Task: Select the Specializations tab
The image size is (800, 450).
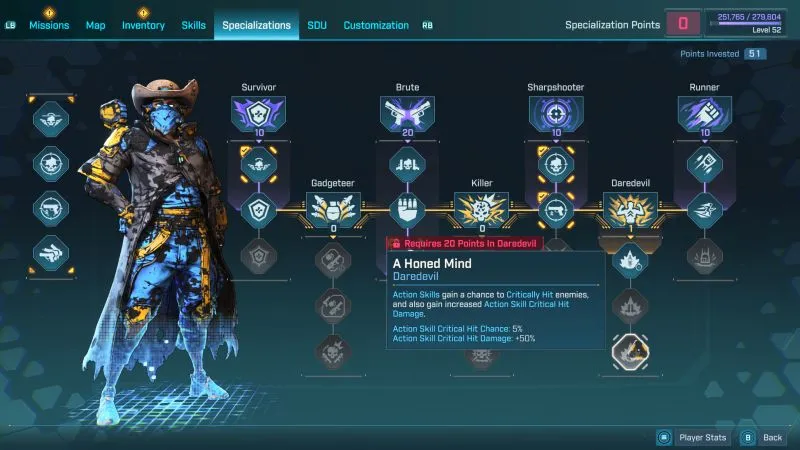Action: pos(256,25)
